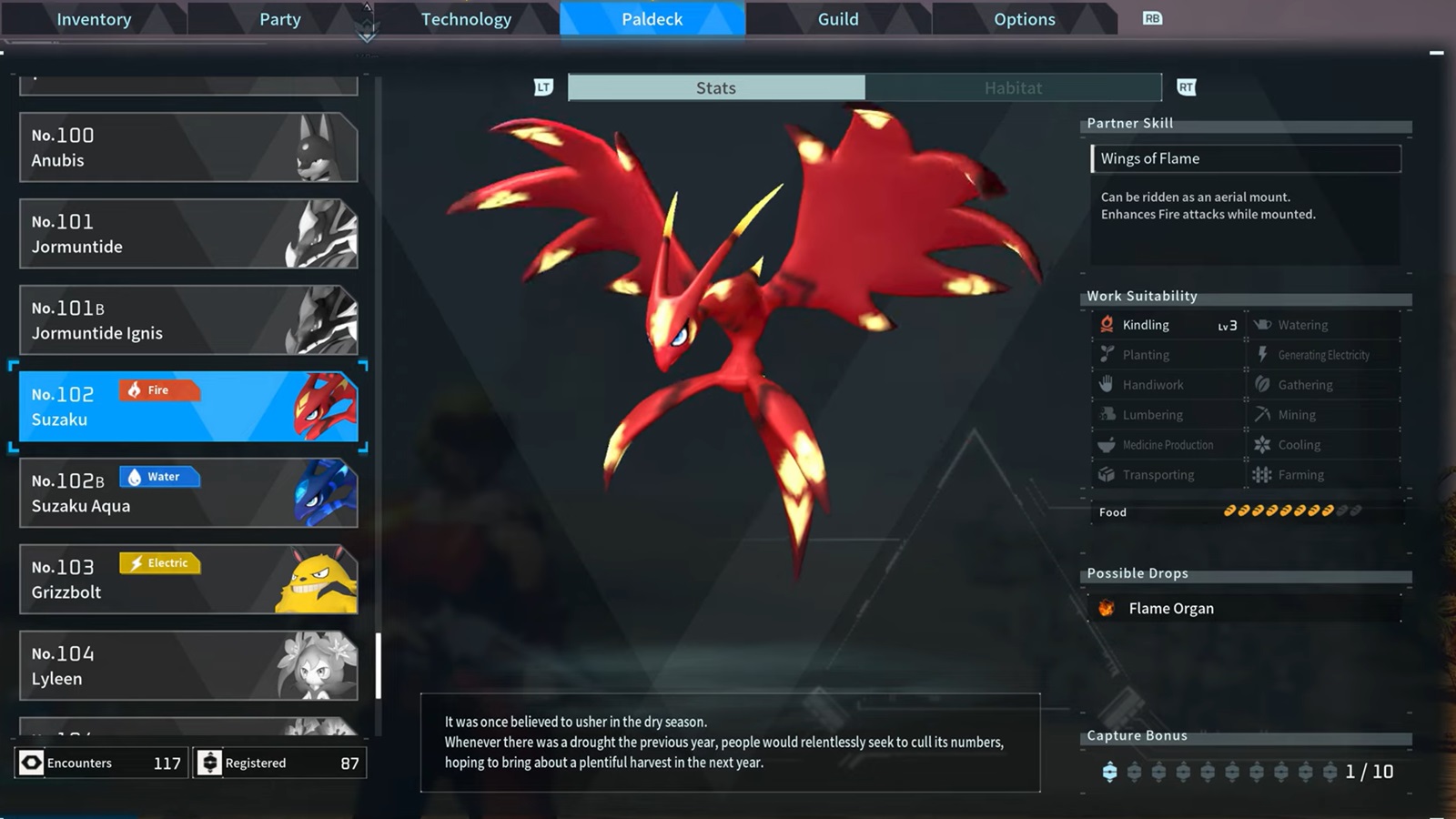The image size is (1456, 819).
Task: Switch to the Habitat tab
Action: (x=1013, y=87)
